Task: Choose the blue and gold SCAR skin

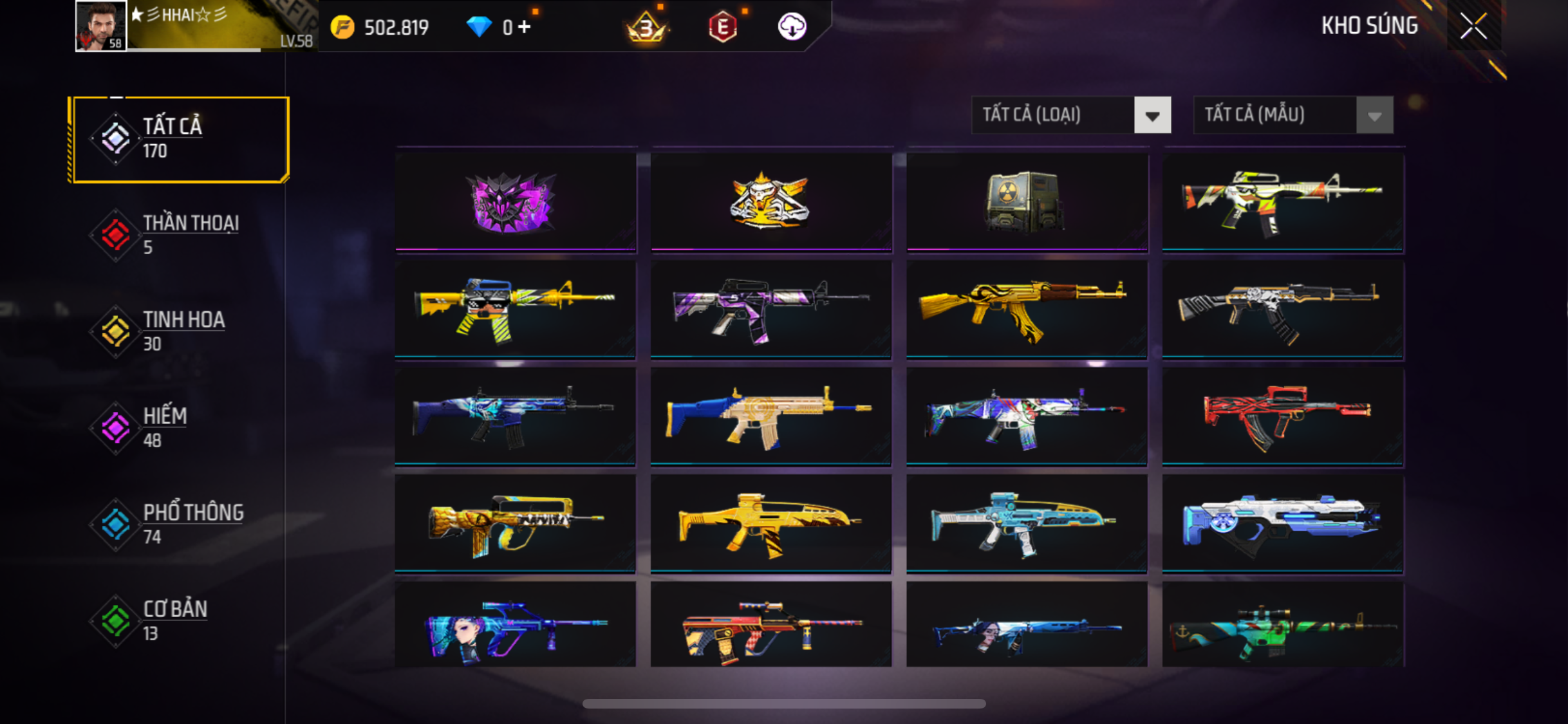Action: pos(770,416)
